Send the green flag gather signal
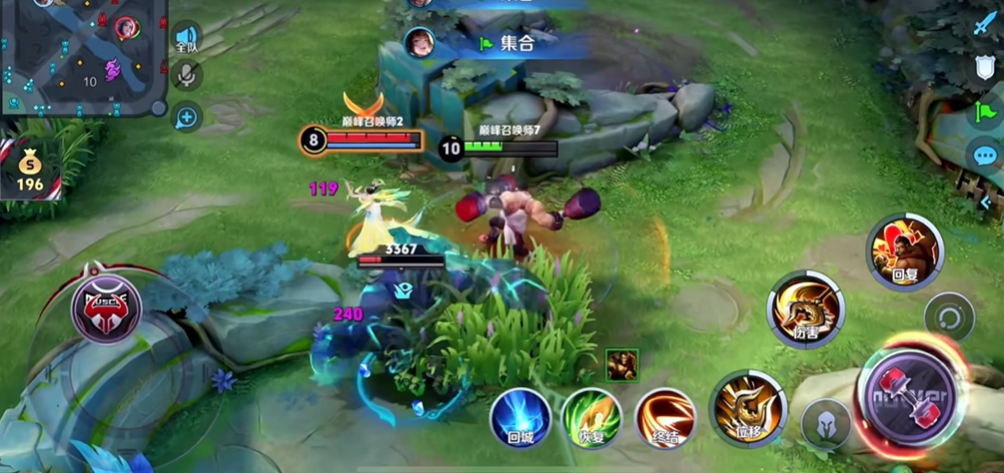 pos(985,110)
